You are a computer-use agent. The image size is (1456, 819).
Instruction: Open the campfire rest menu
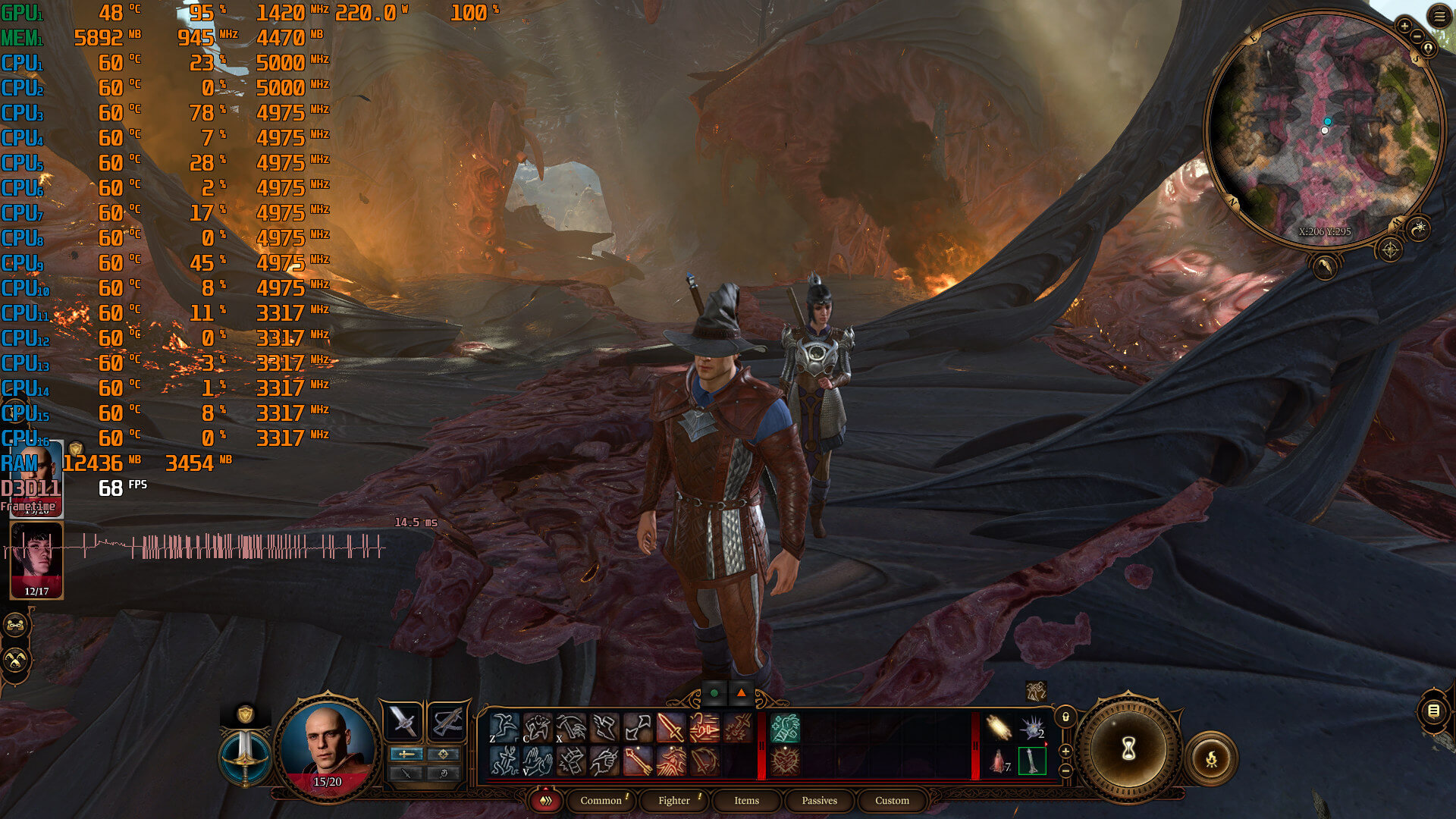(1211, 758)
